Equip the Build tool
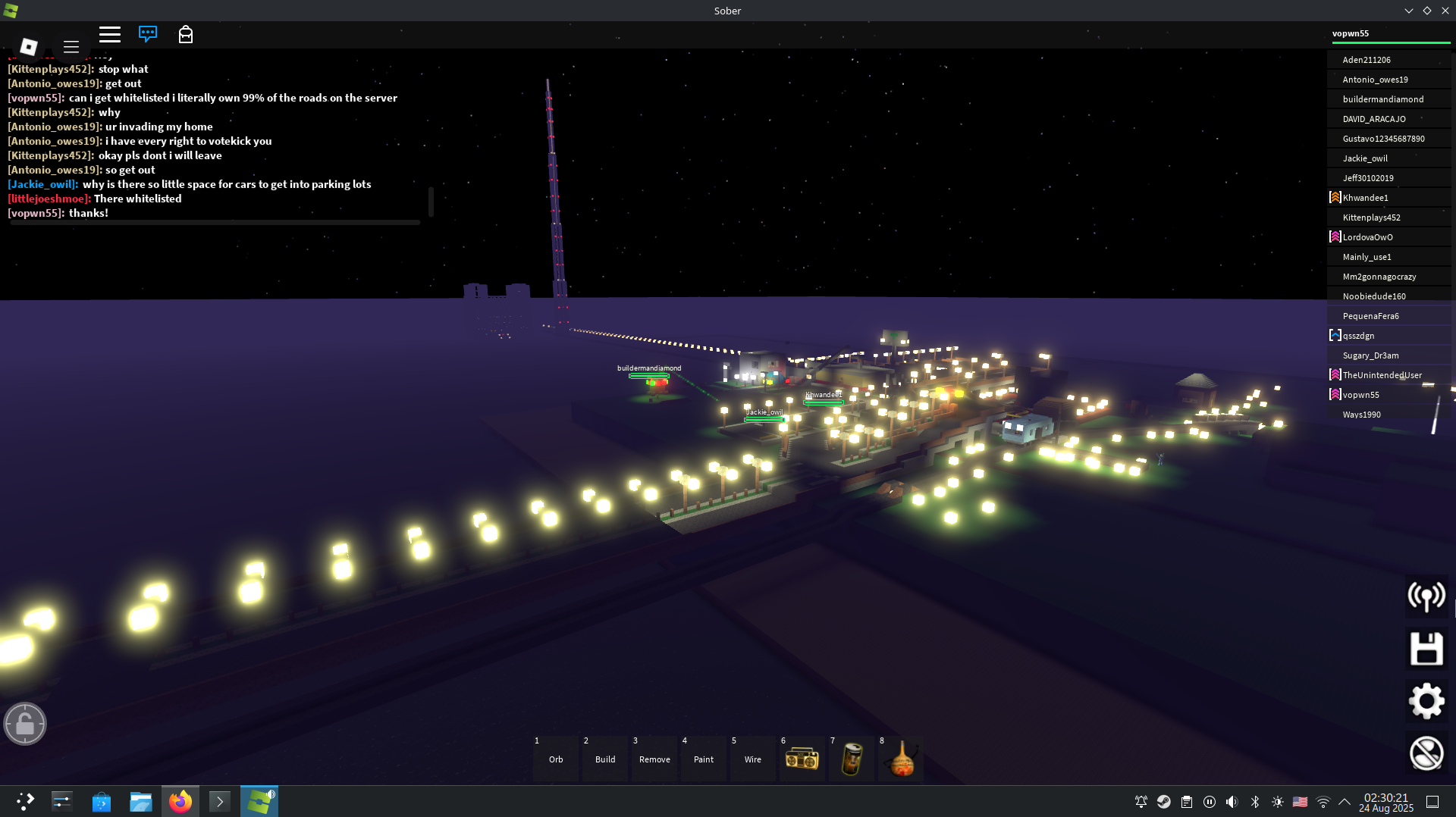Screen dimensions: 1456x817 pyautogui.click(x=605, y=758)
